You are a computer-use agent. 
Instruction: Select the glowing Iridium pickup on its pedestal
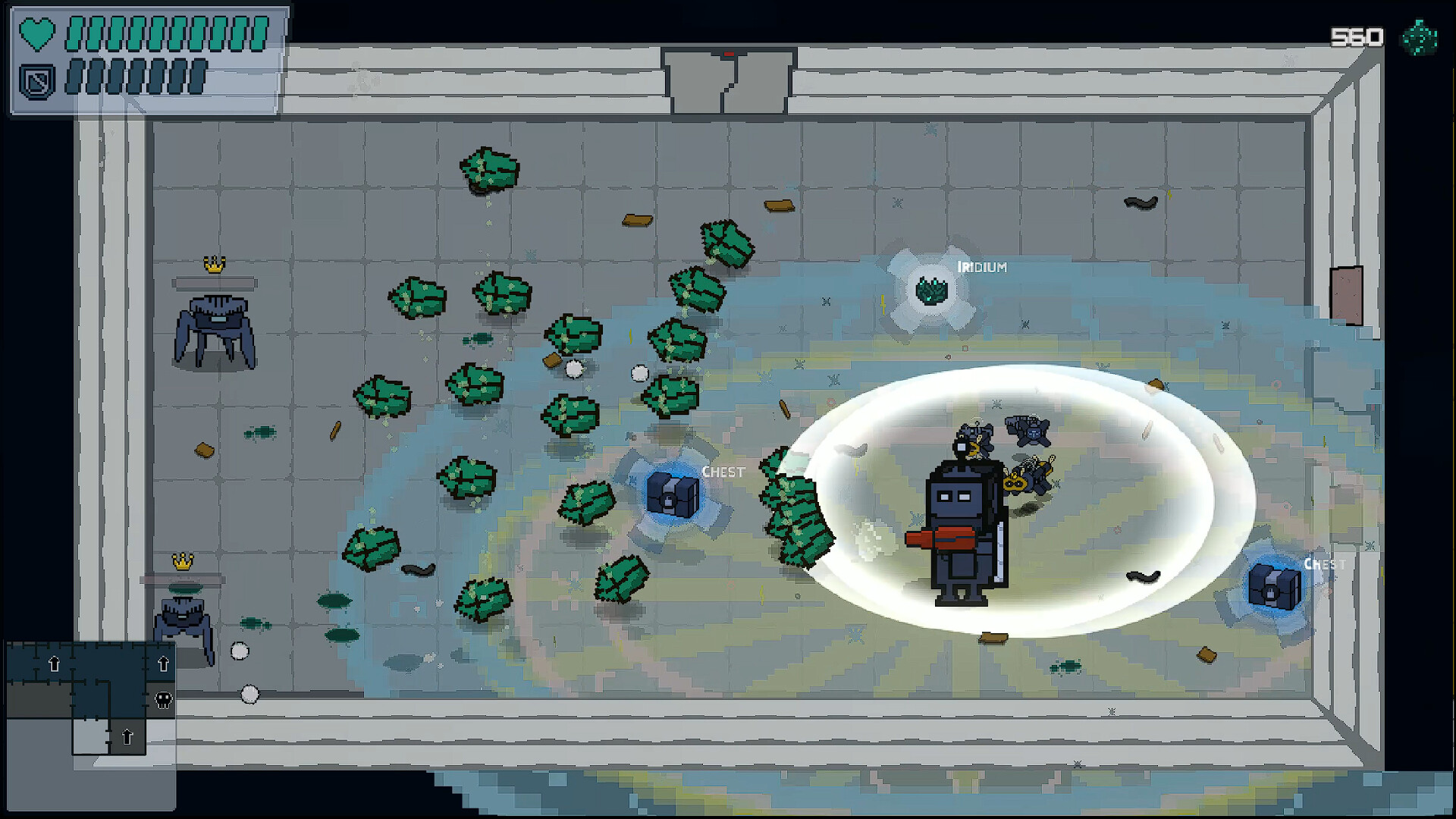[931, 292]
